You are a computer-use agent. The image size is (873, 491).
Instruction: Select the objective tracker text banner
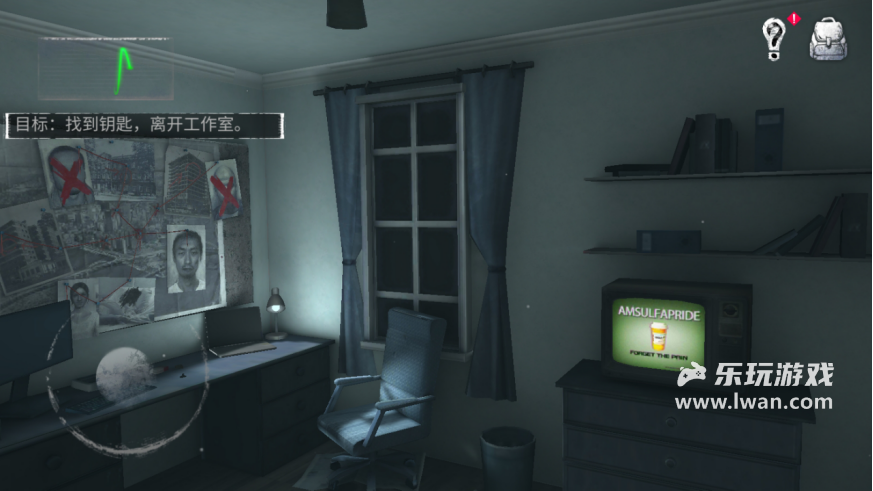[x=145, y=125]
